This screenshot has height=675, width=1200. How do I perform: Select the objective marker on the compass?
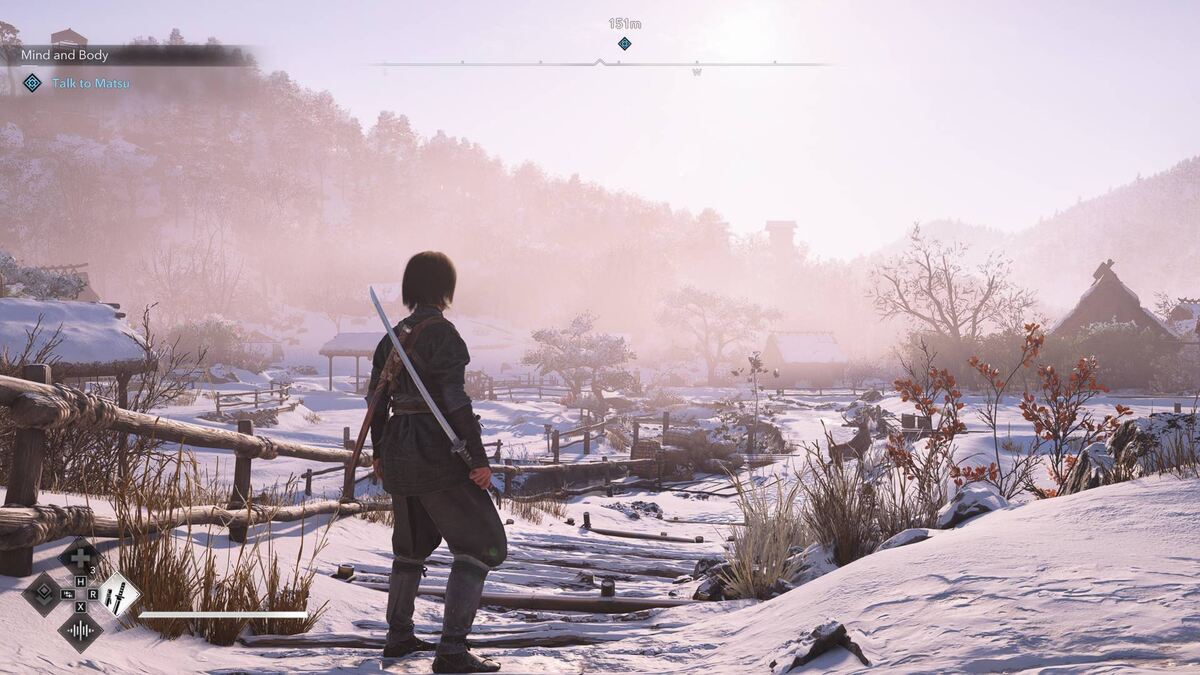click(x=624, y=43)
